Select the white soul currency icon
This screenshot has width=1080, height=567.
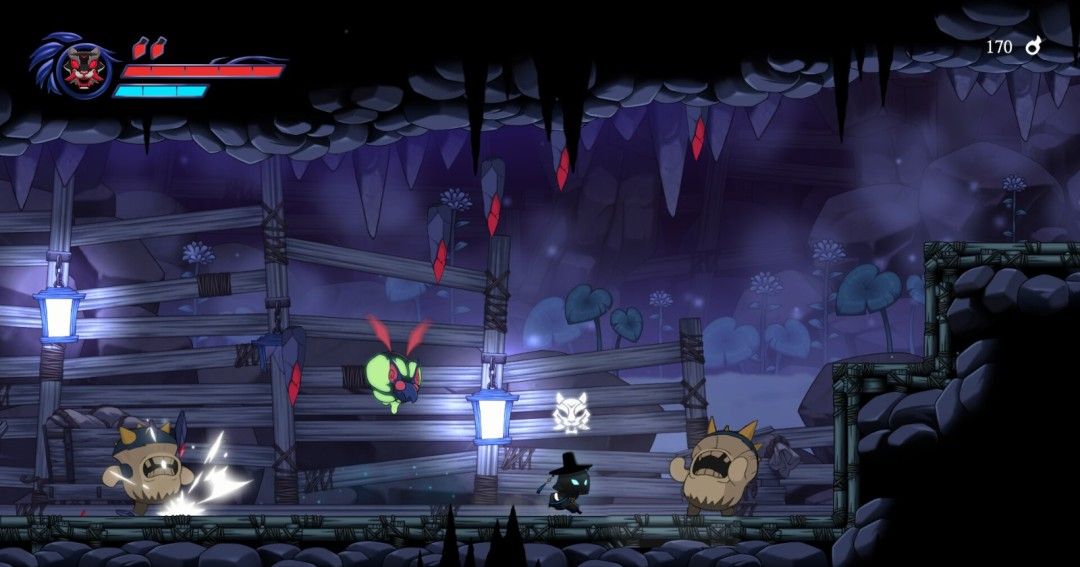pos(1033,46)
